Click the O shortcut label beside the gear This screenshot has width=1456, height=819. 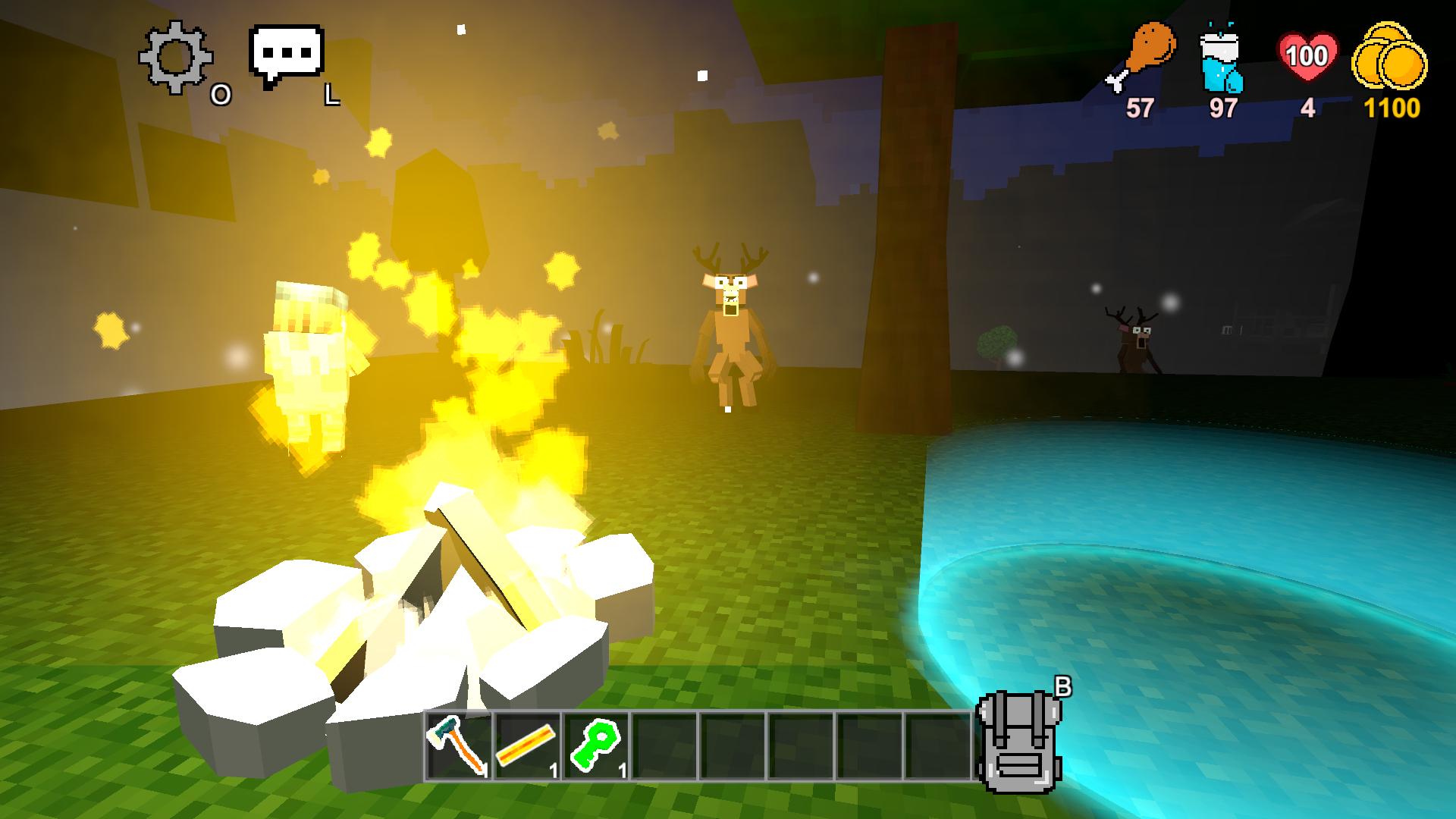tap(221, 96)
